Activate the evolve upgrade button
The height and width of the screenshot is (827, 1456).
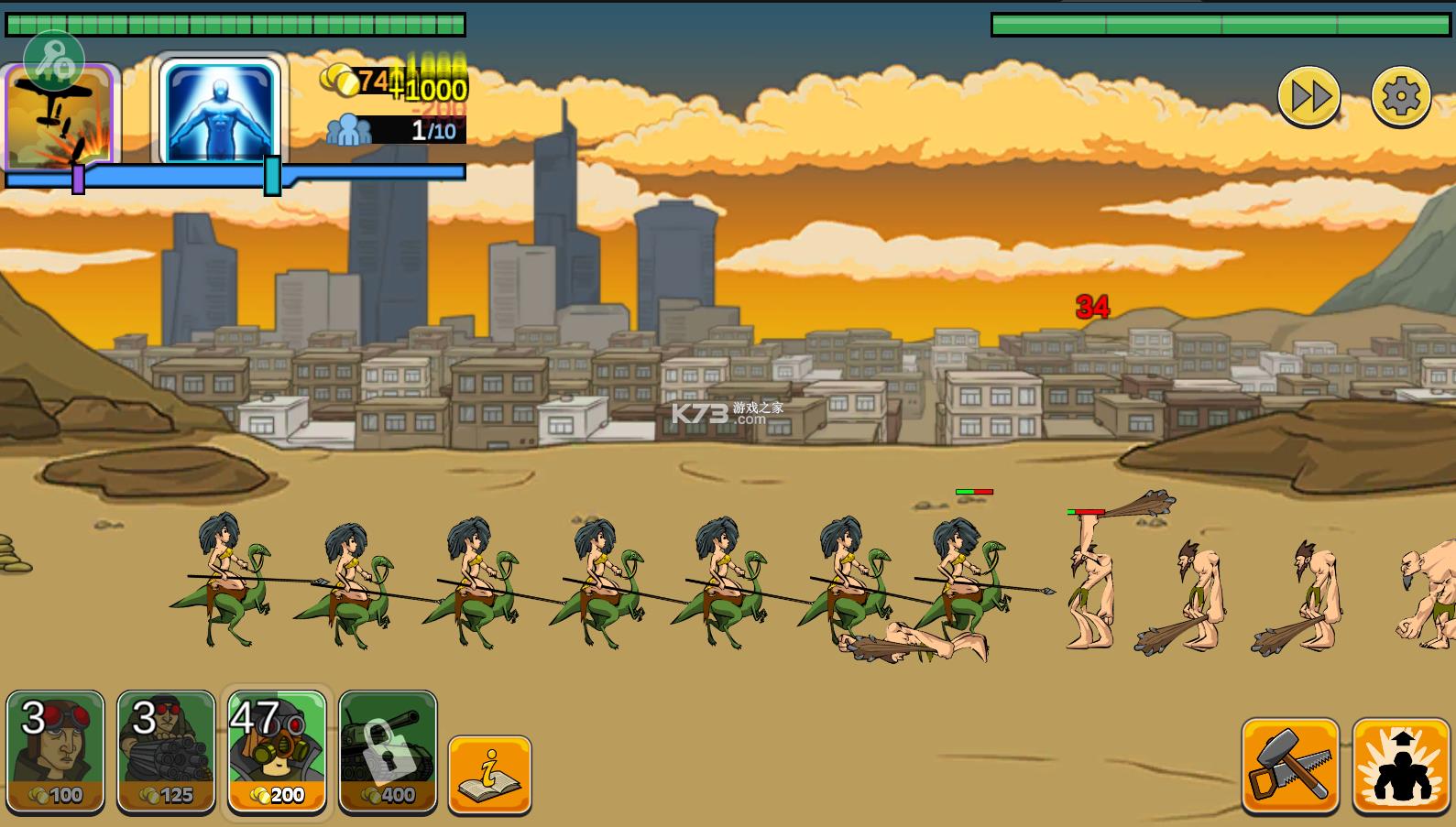click(1400, 766)
